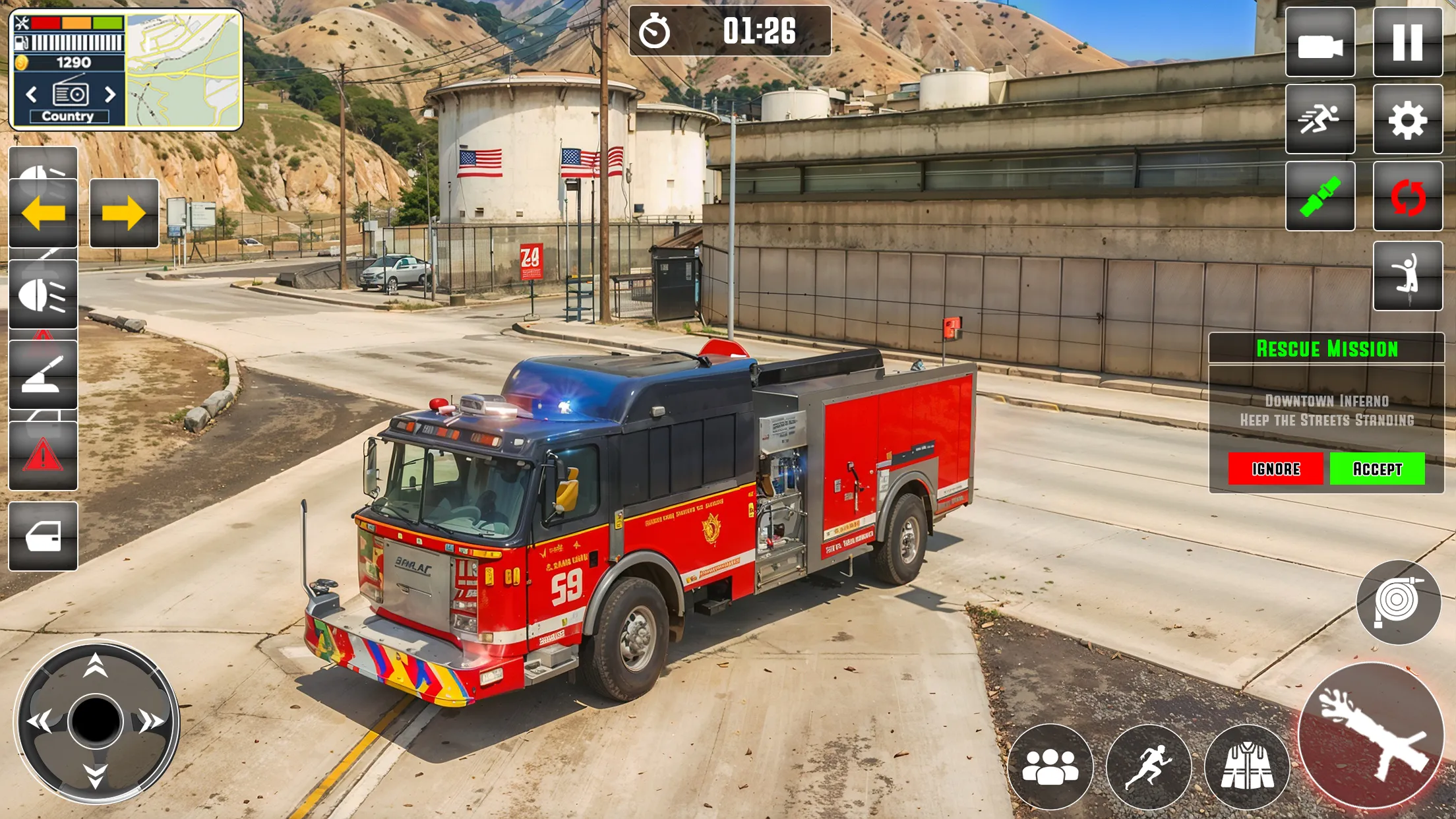
Task: Open the minimap
Action: (183, 71)
